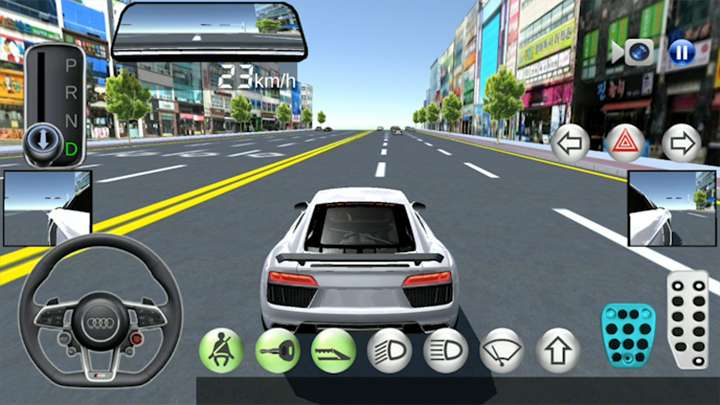Turn on the windshield wipers

[x=502, y=350]
